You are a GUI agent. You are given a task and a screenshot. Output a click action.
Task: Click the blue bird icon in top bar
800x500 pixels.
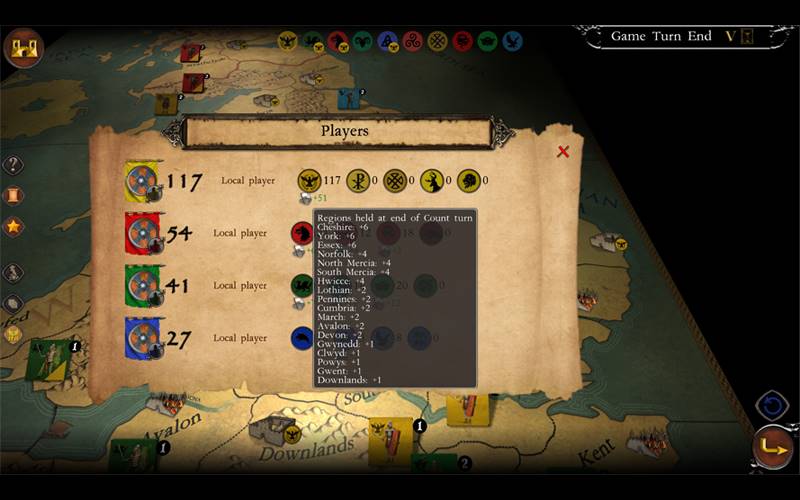click(512, 41)
